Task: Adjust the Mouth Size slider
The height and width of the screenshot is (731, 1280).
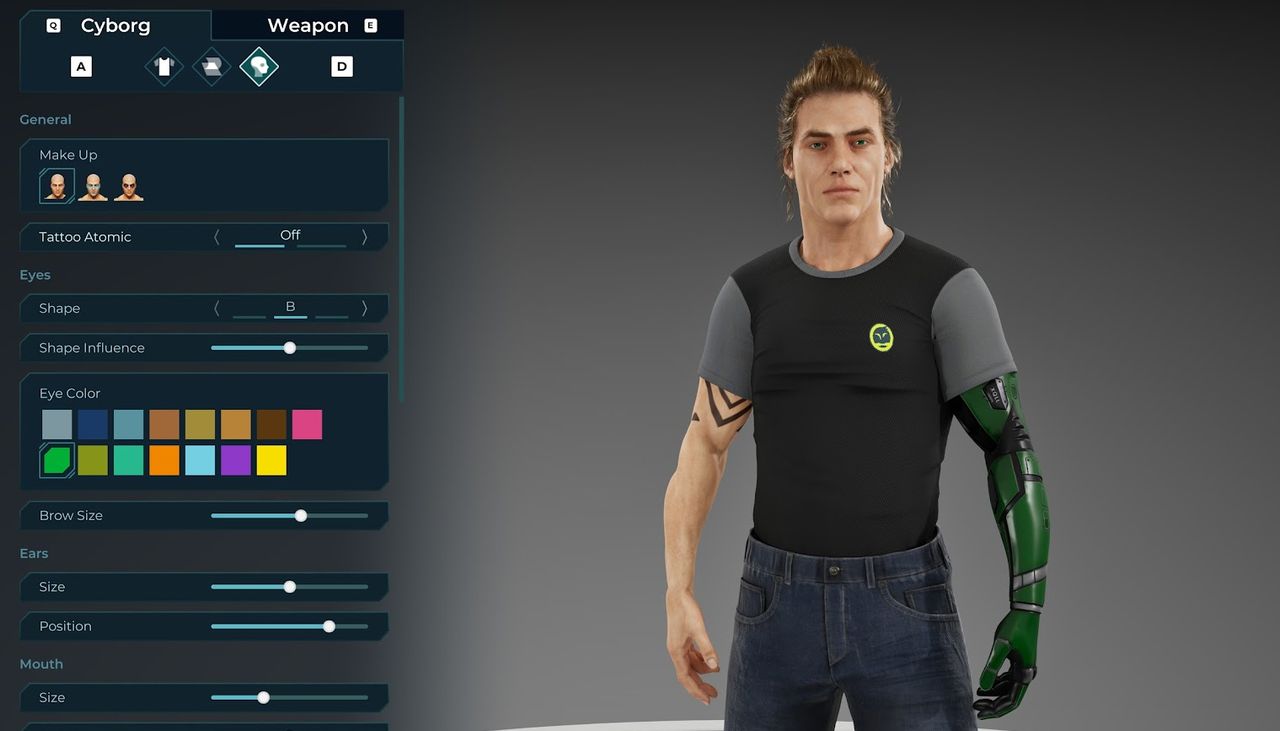Action: [264, 698]
